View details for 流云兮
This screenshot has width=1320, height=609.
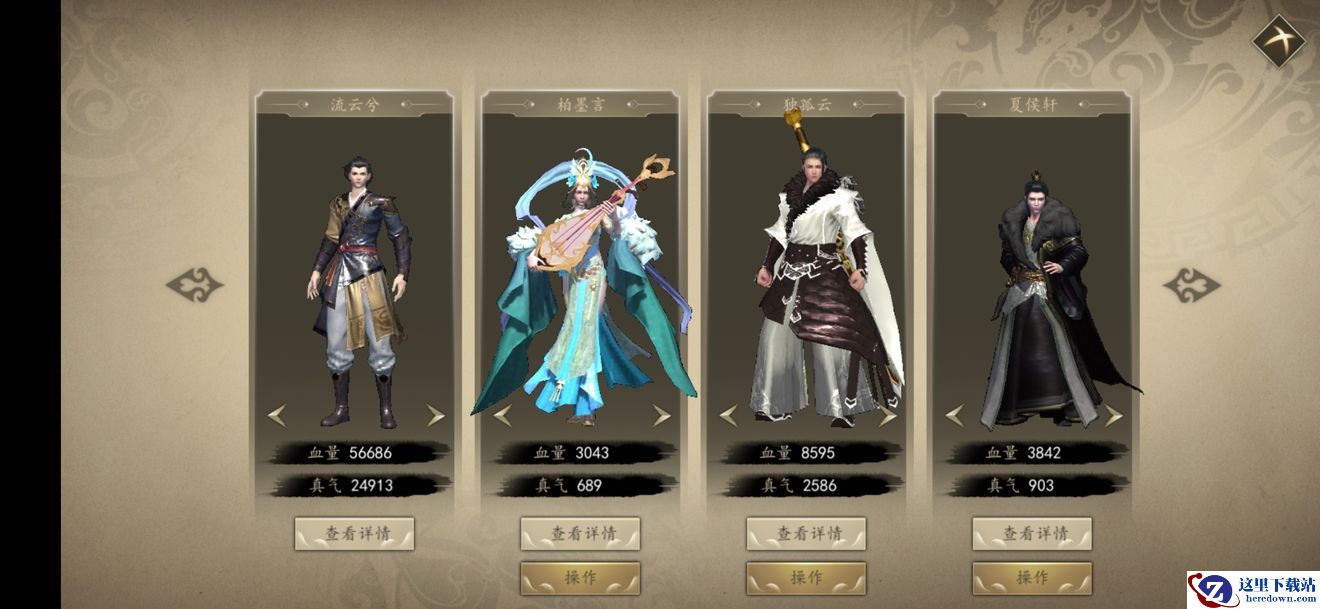[354, 534]
